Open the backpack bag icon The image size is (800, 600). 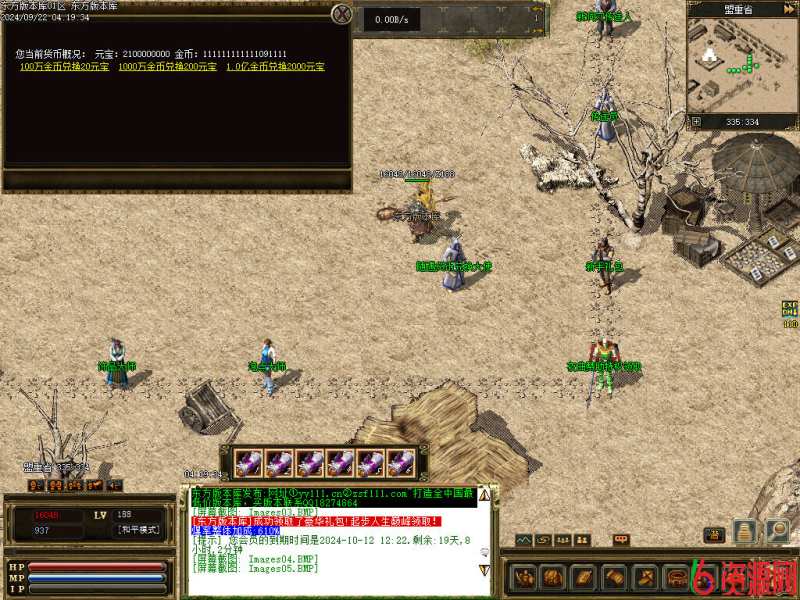point(553,577)
